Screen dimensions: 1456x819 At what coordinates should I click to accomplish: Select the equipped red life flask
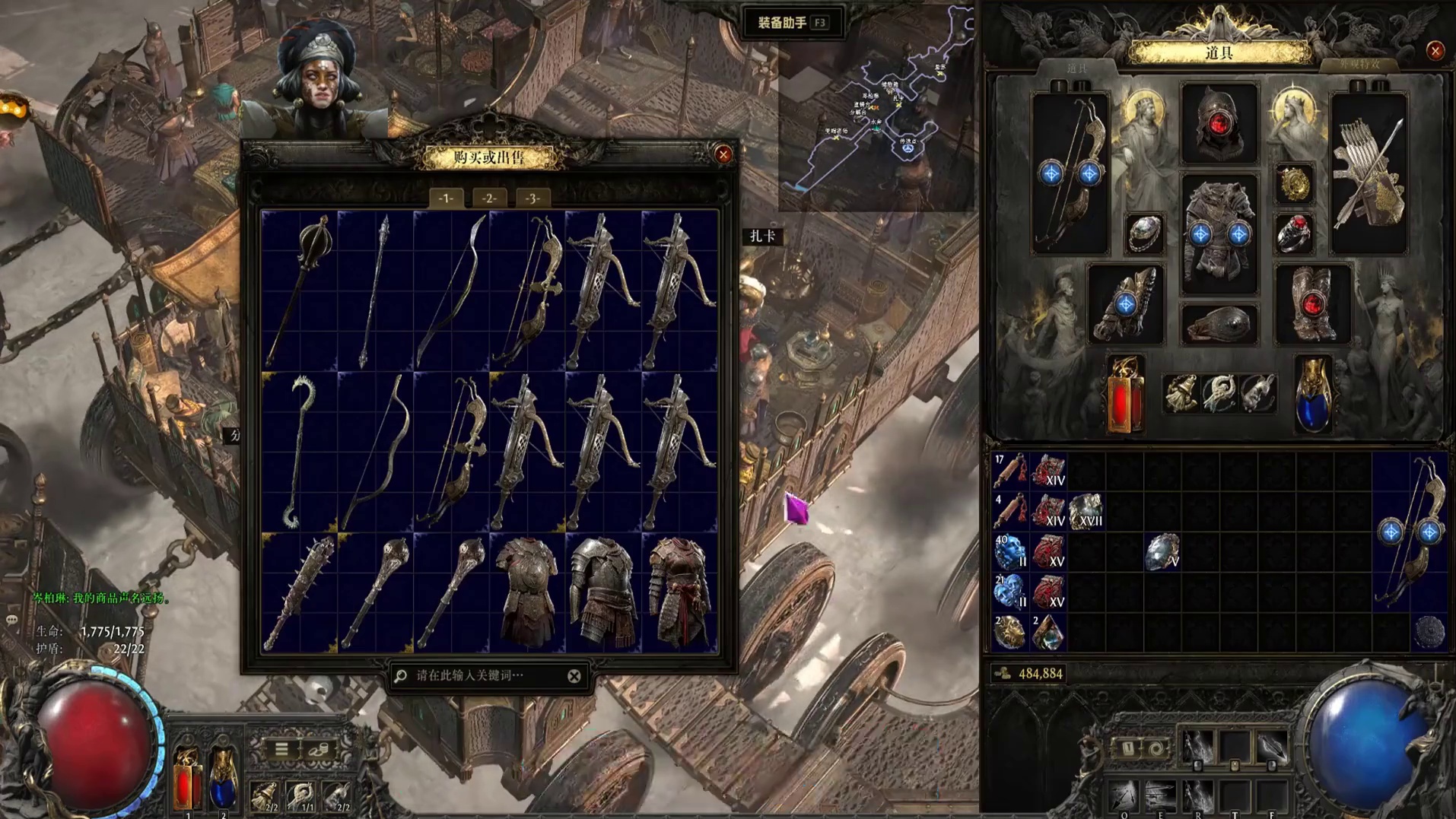1125,394
